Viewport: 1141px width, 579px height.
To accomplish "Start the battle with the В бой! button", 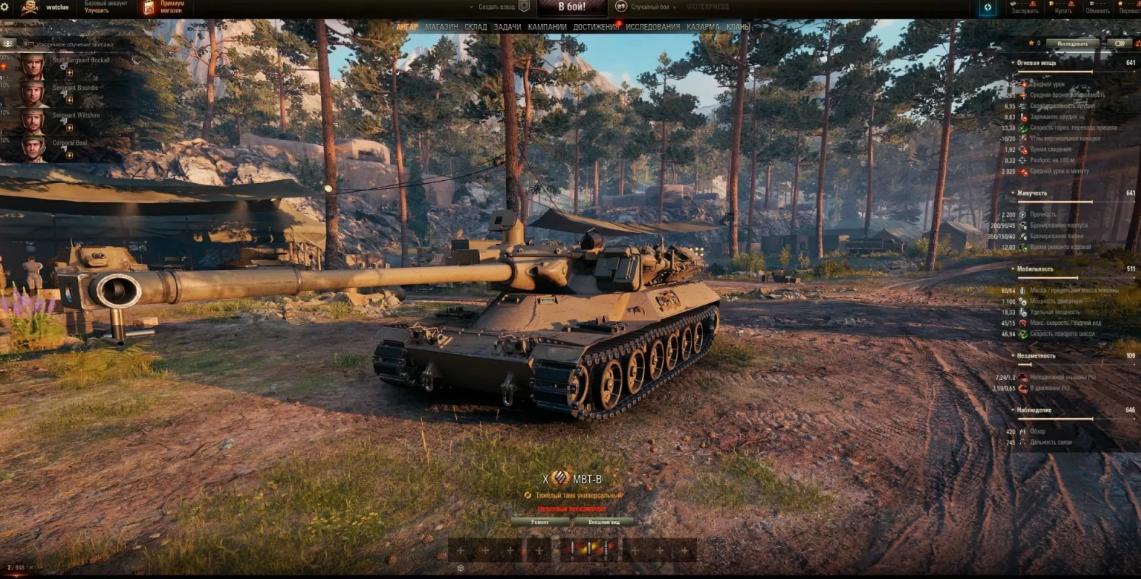I will [571, 7].
